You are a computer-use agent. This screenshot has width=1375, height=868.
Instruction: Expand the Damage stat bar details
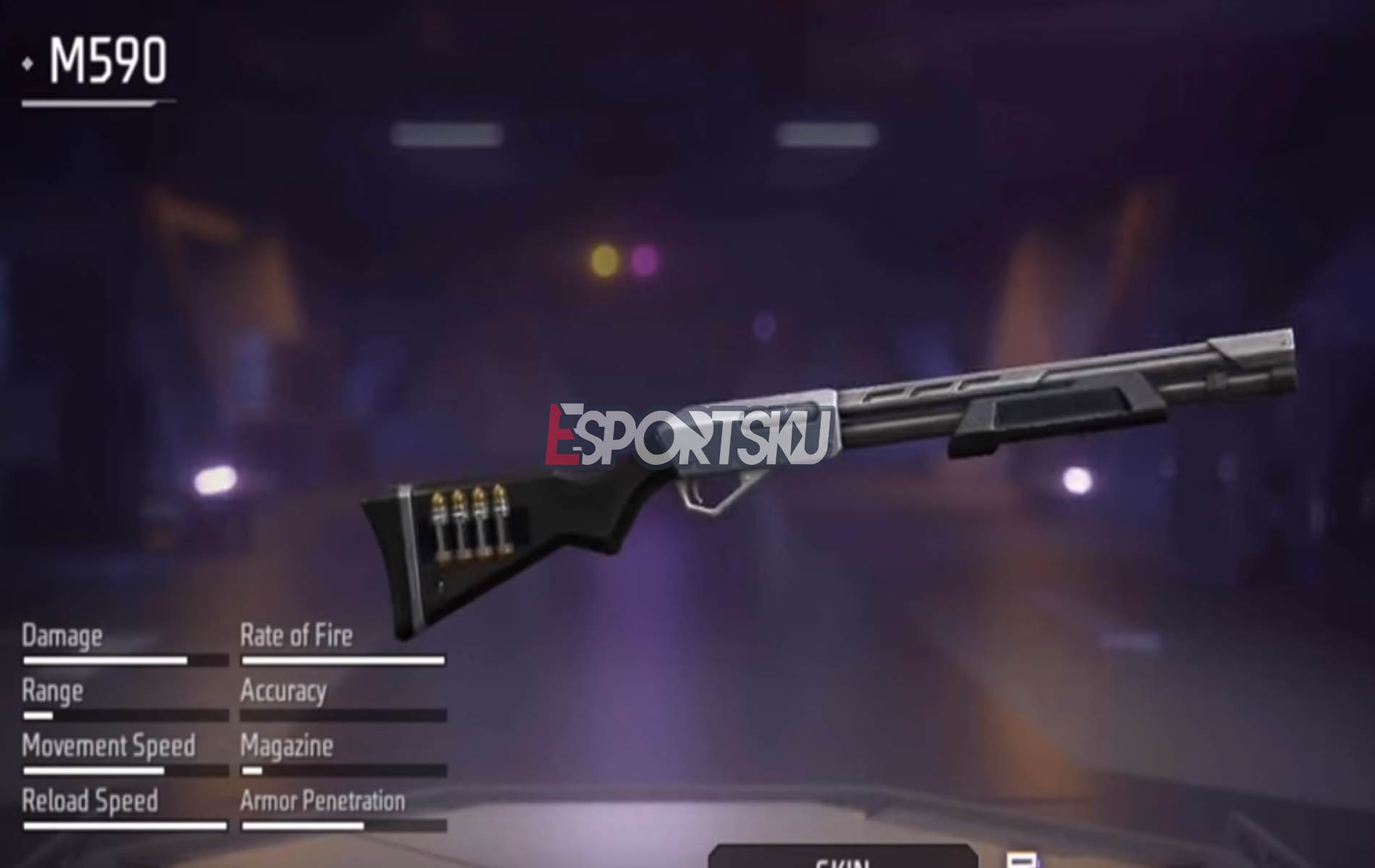(x=123, y=659)
